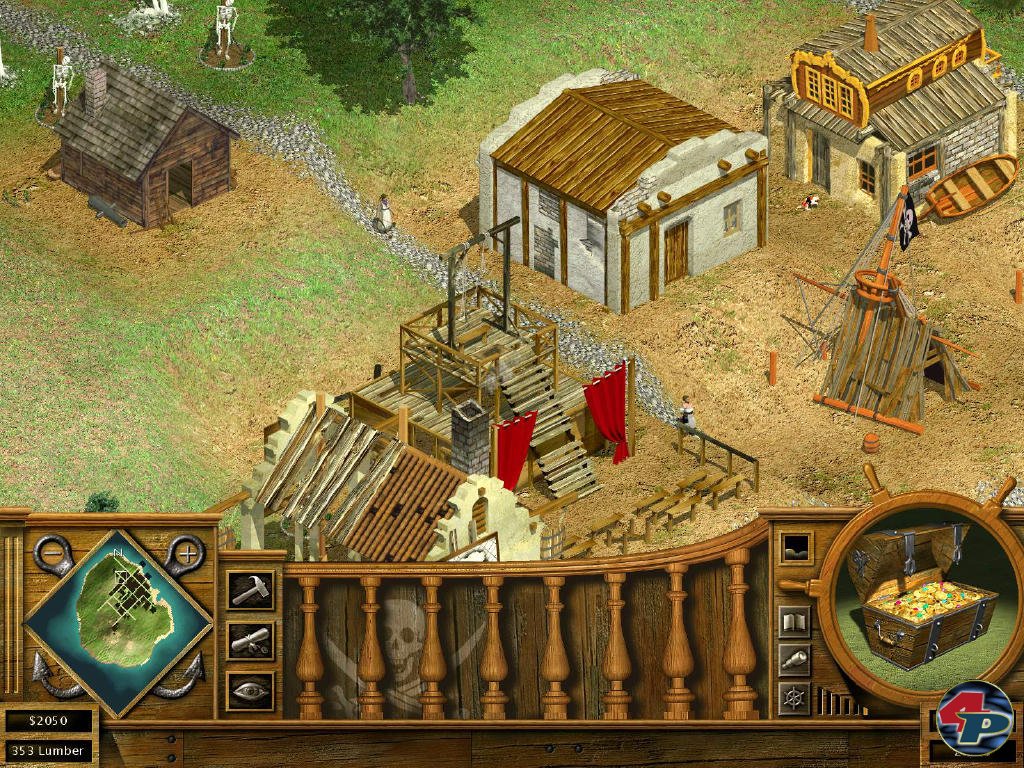Click the small cannonballs picture button
1024x768 pixels.
click(796, 547)
